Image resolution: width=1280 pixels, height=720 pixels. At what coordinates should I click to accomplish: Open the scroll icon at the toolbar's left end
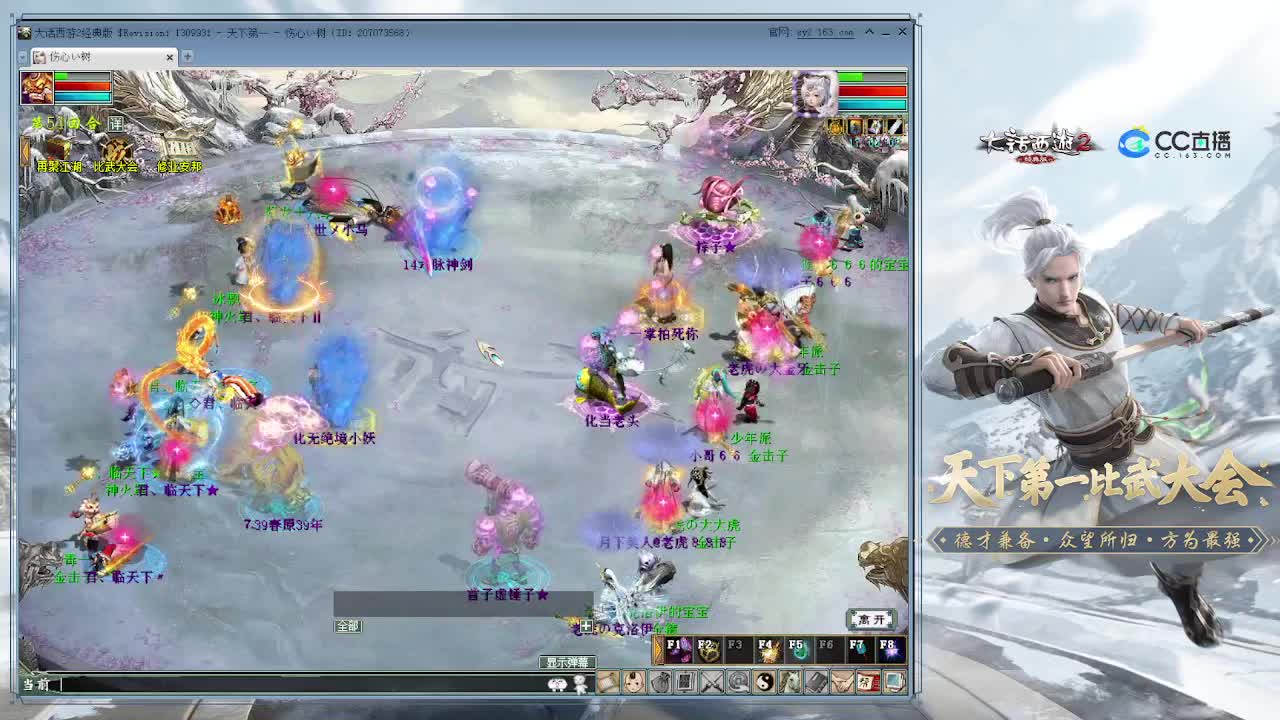[x=609, y=683]
